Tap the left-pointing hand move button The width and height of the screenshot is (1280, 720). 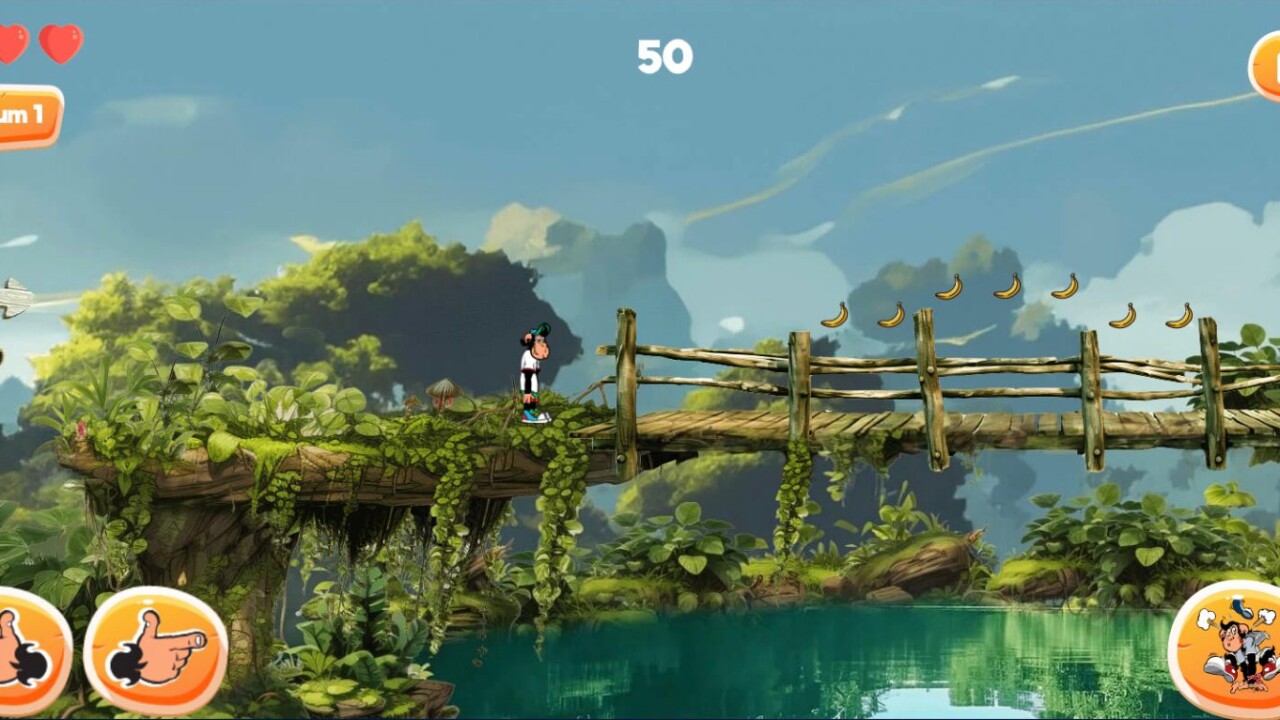tap(28, 652)
